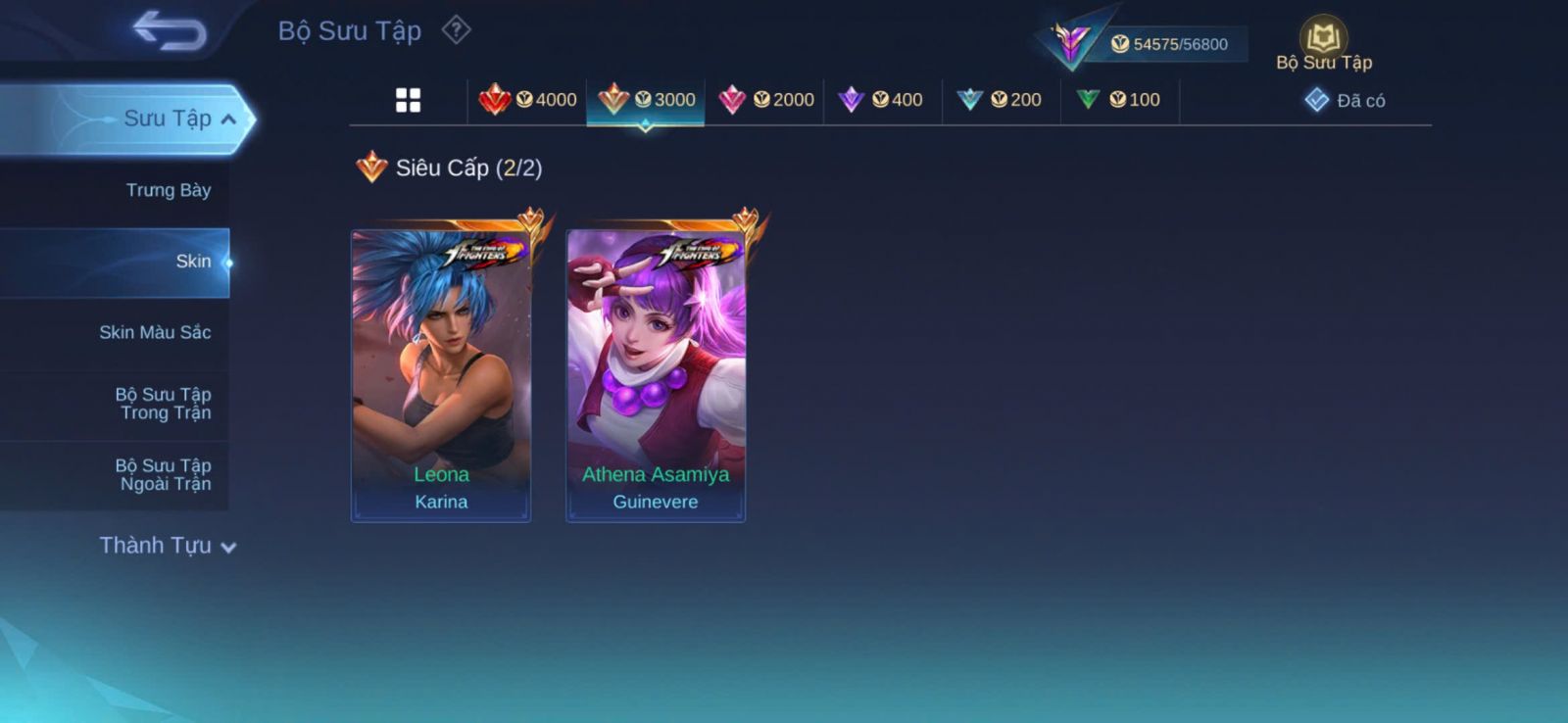
Task: Select the 3000 point tier tab
Action: pyautogui.click(x=646, y=100)
